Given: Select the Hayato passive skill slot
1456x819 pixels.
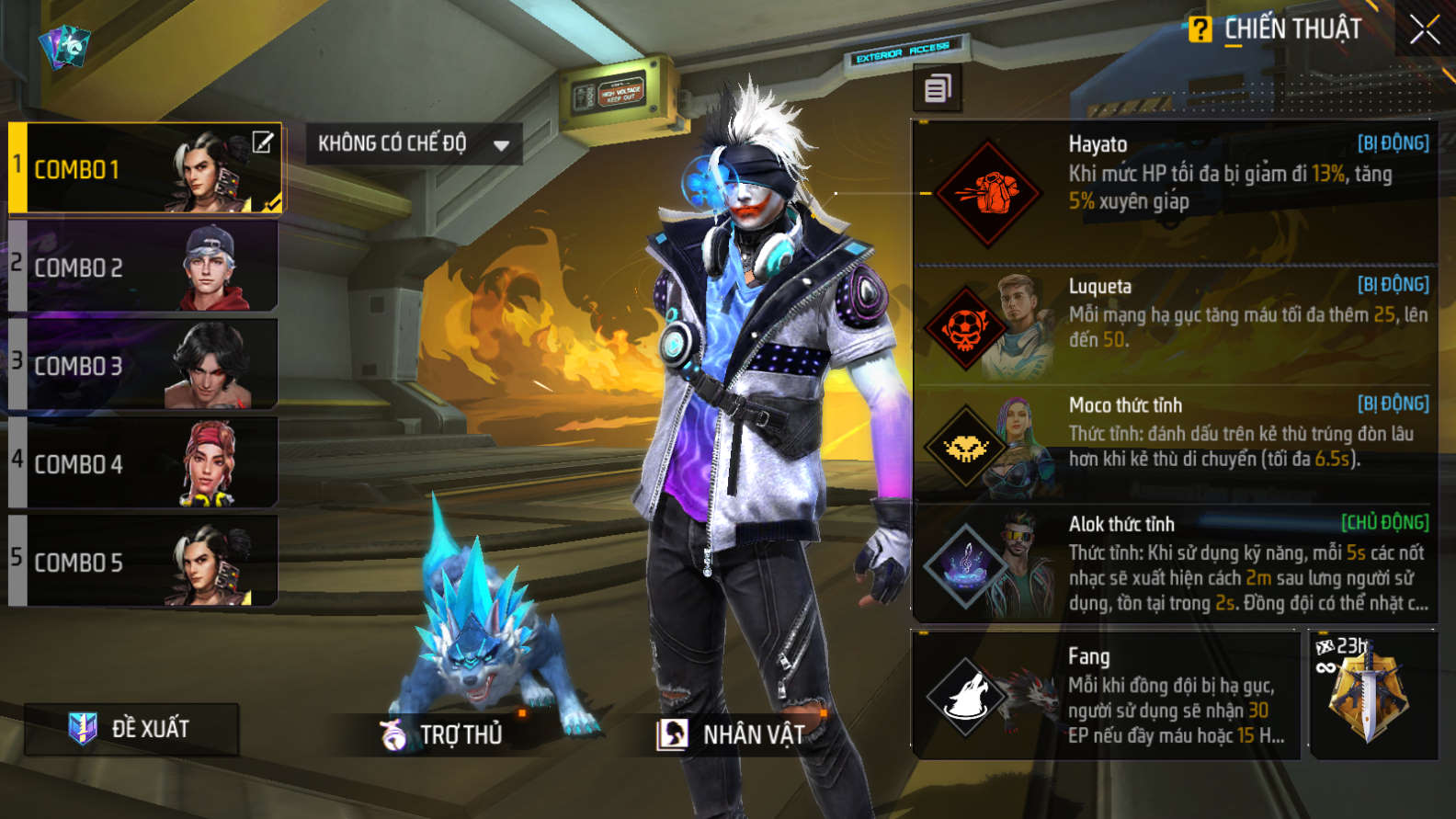Looking at the screenshot, I should pyautogui.click(x=1175, y=191).
